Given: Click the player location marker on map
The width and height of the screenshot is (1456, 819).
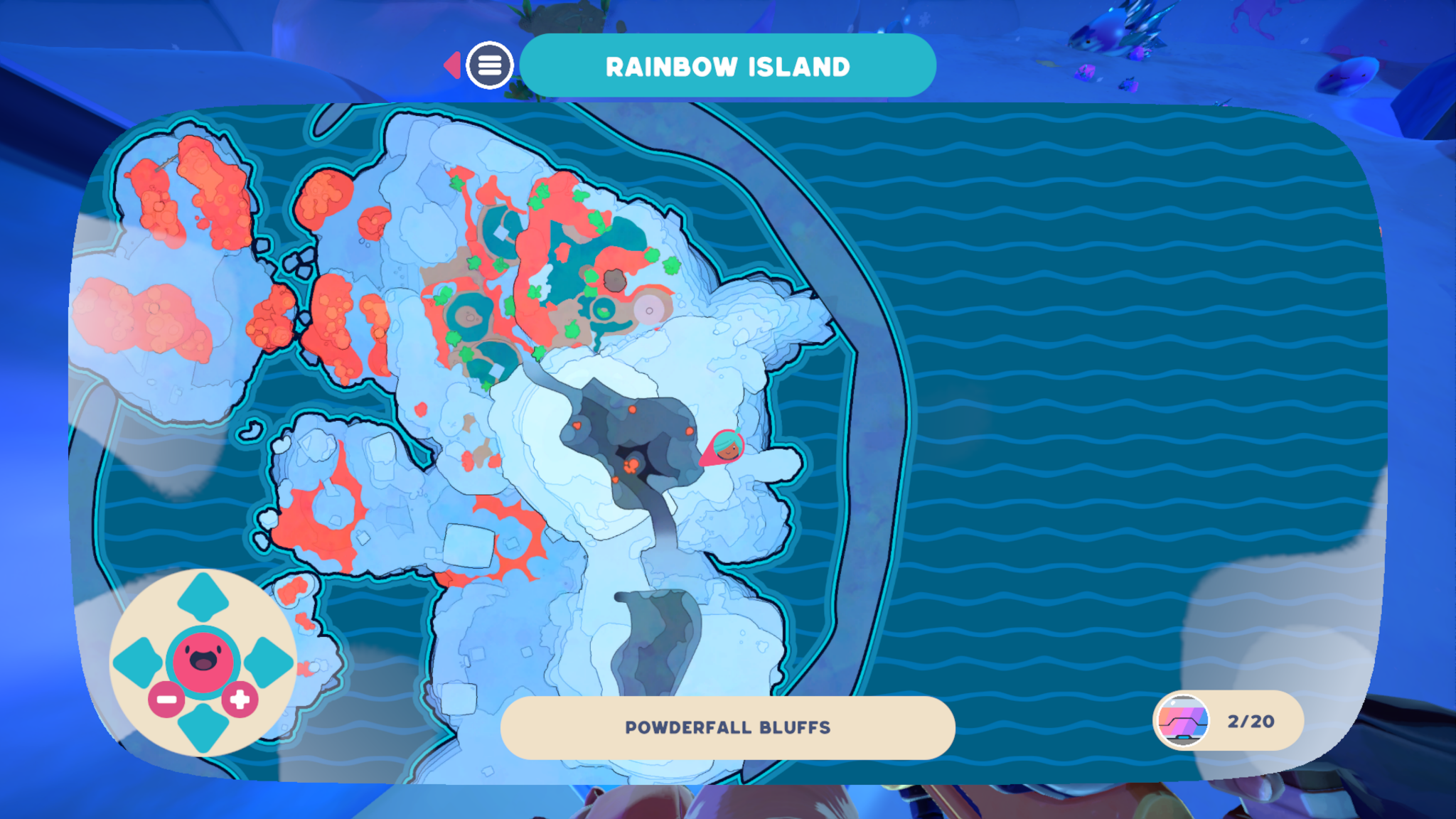Looking at the screenshot, I should [725, 448].
